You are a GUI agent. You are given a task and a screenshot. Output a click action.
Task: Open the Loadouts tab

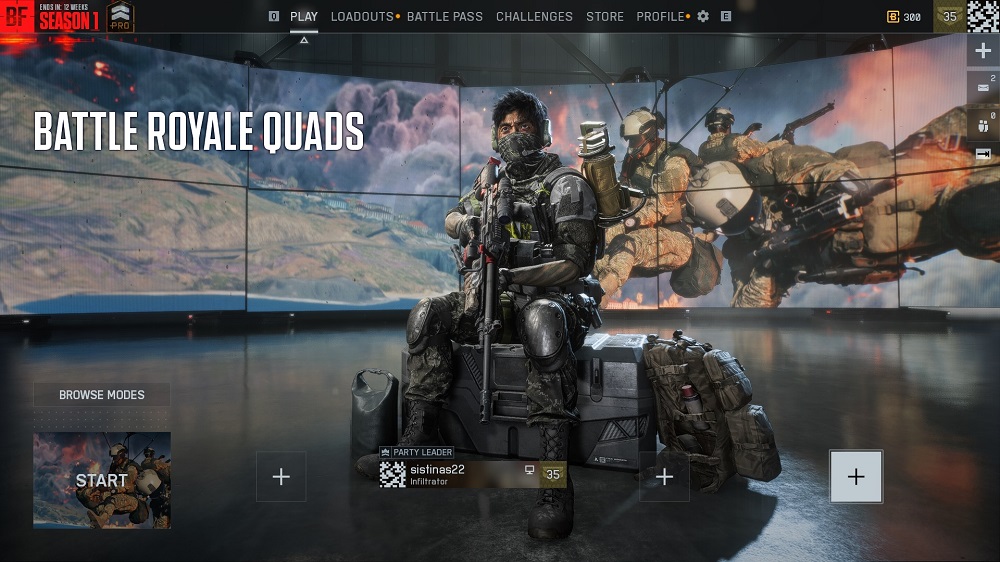pos(361,17)
